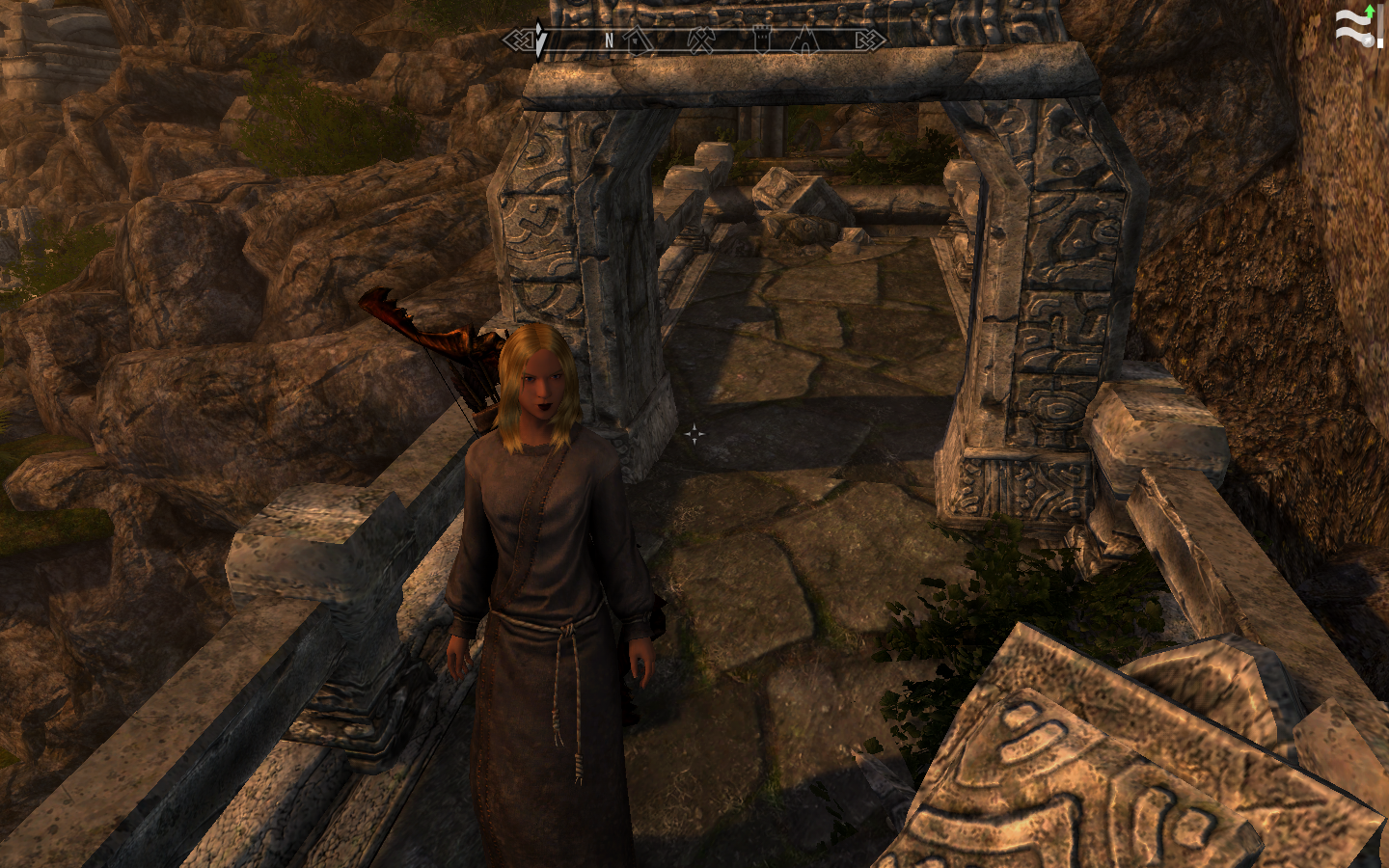Click the fallen carved stone slab bottom-right
Screen dimensions: 1389x868
coord(1061,772)
